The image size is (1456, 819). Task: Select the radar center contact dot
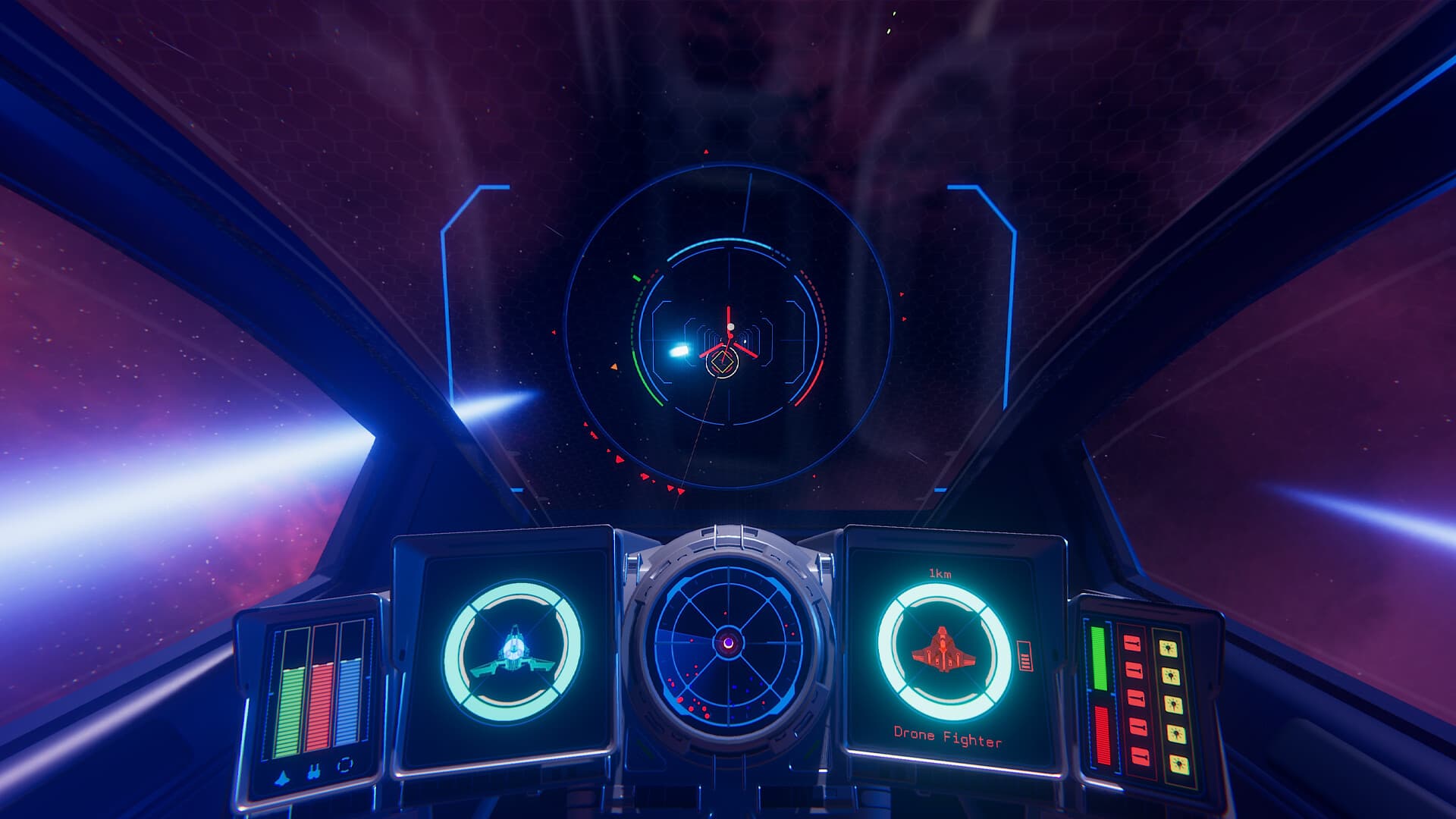pyautogui.click(x=728, y=642)
